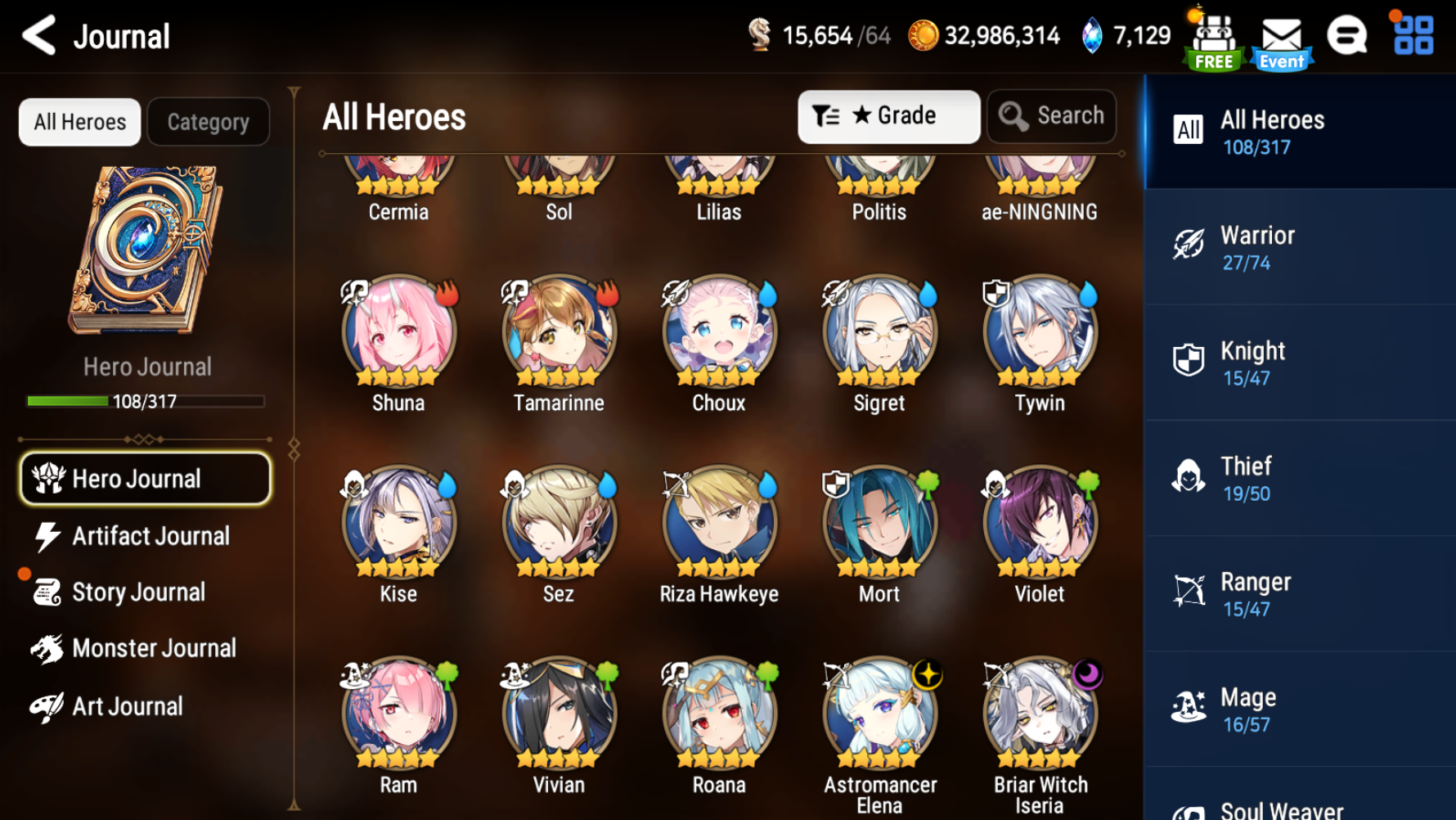The width and height of the screenshot is (1456, 820).
Task: Open the mail Event inbox
Action: (1281, 37)
